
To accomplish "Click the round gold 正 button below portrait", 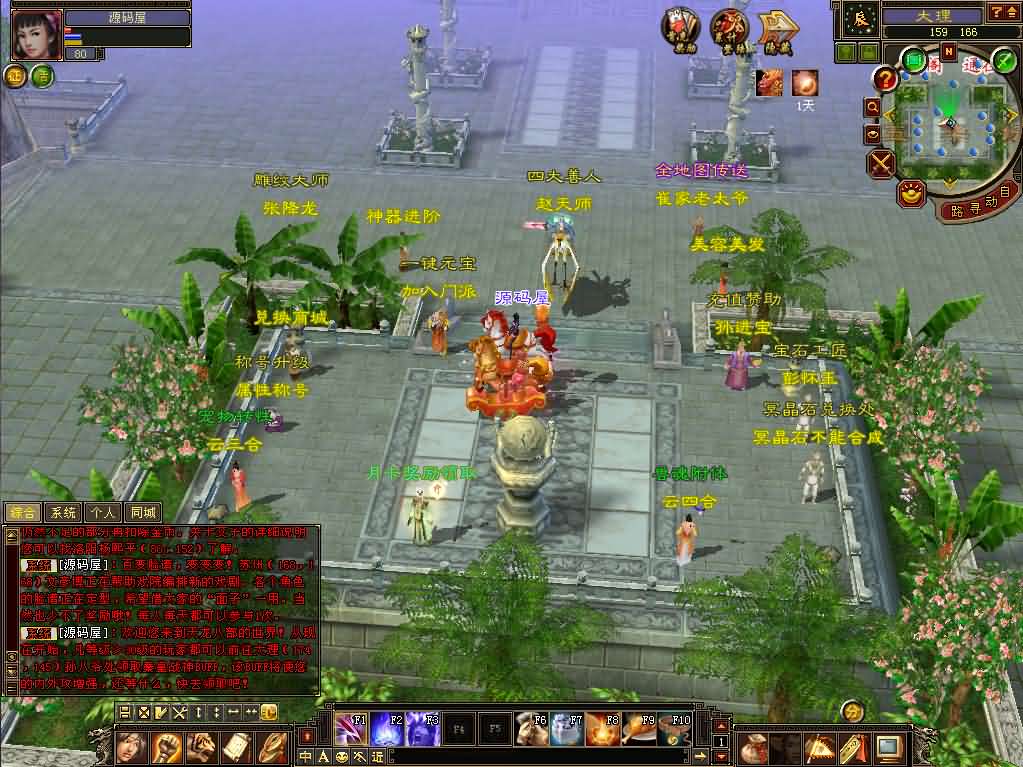I will click(16, 76).
